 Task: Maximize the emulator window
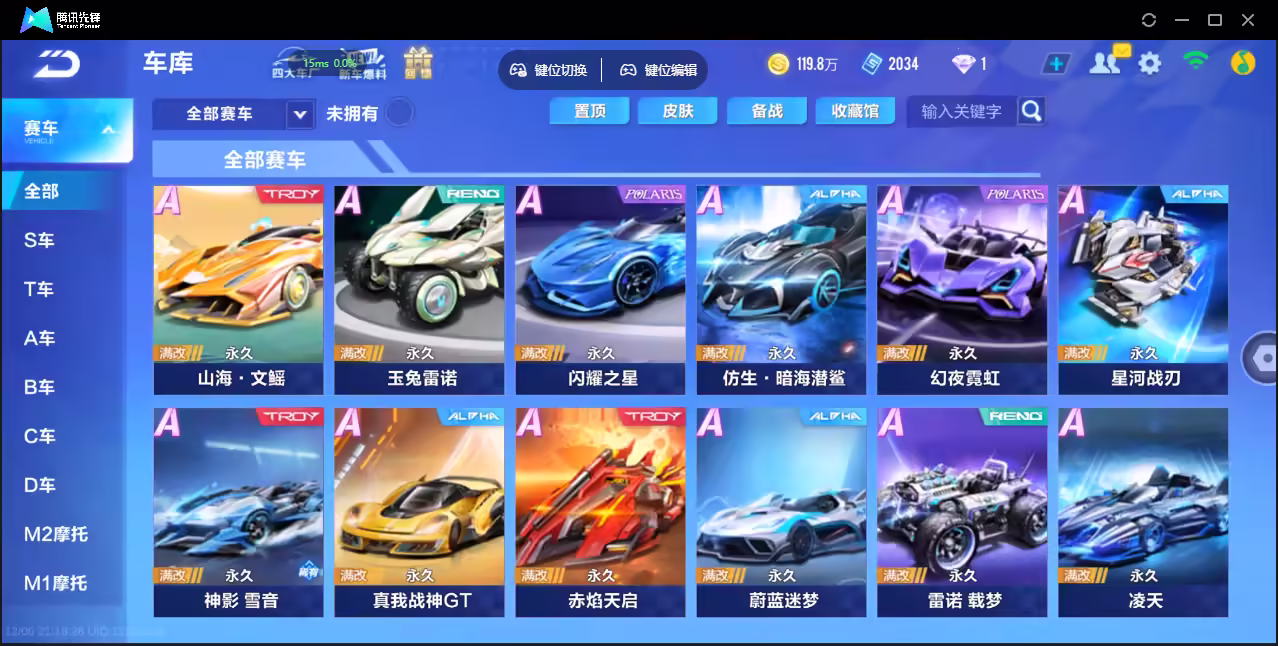[1215, 20]
